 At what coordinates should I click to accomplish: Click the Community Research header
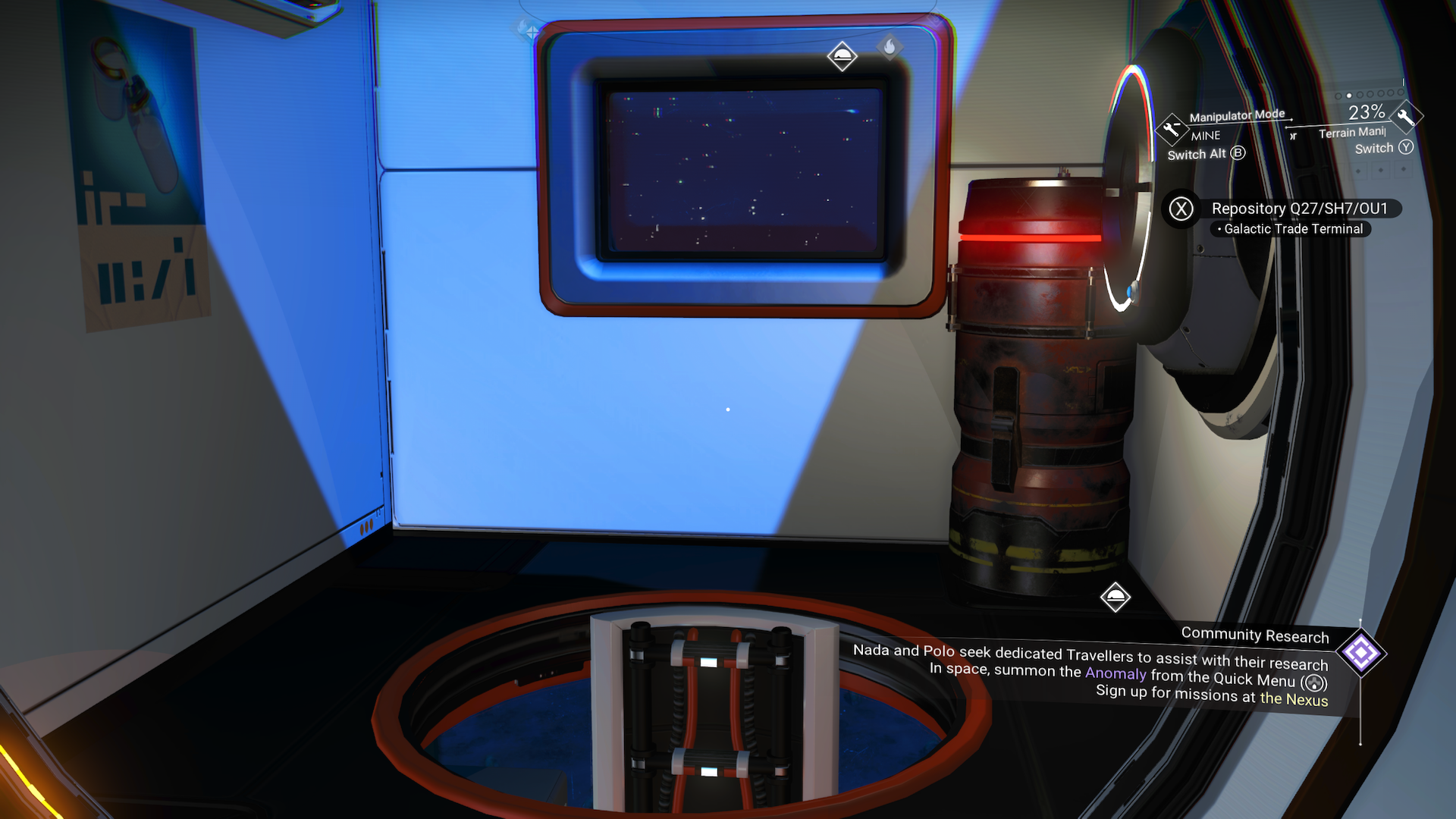tap(1256, 635)
